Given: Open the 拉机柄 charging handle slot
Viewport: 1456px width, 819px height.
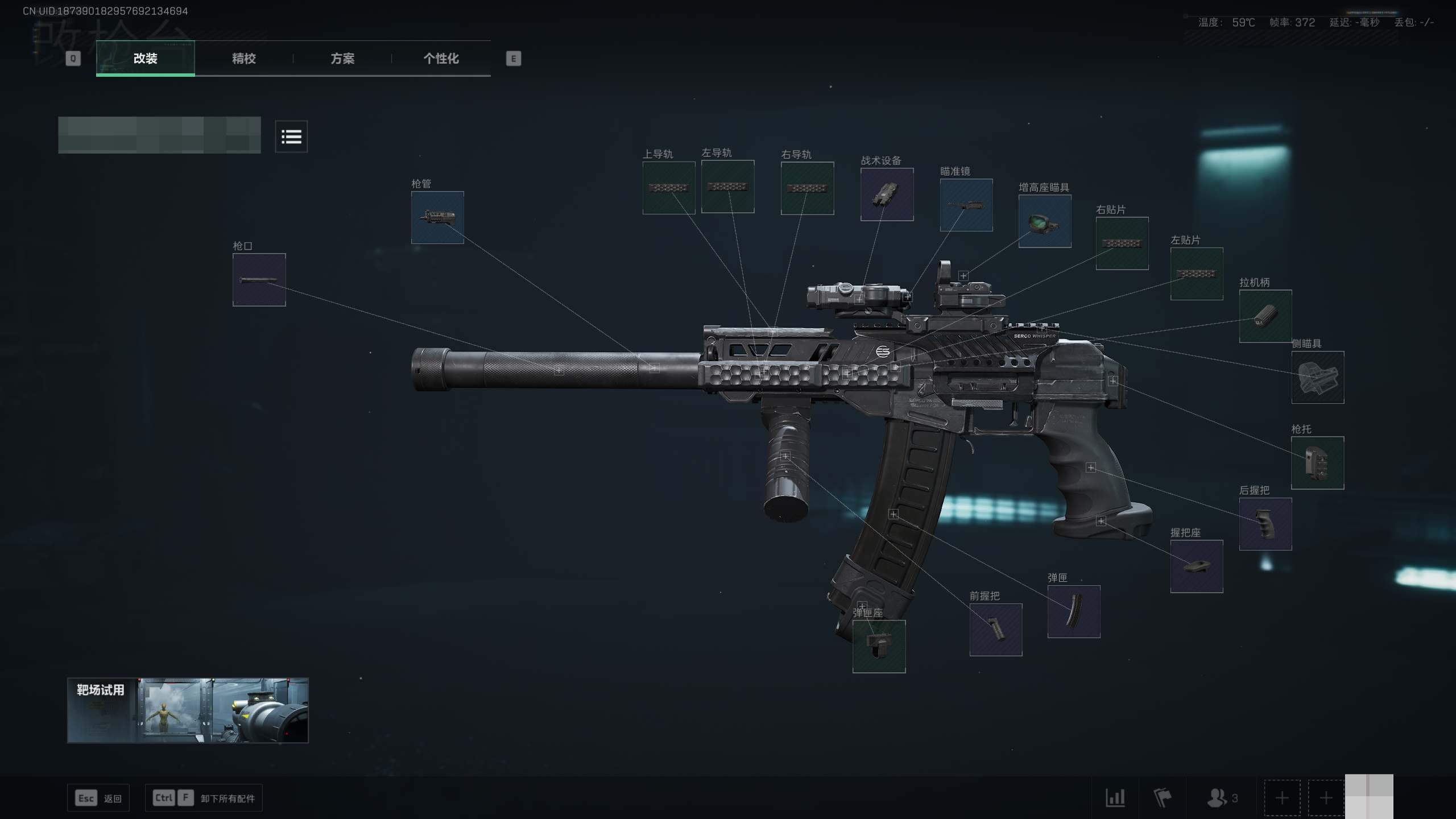Looking at the screenshot, I should point(1265,316).
